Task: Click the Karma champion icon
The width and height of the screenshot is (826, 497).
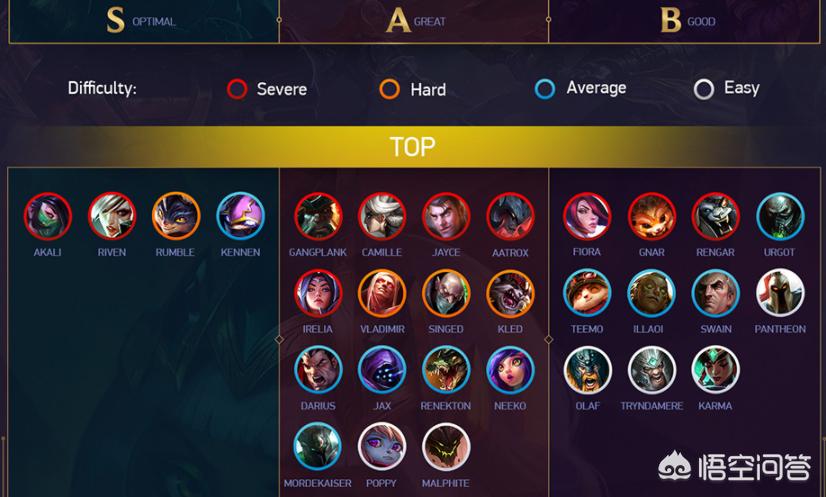Action: [x=716, y=370]
